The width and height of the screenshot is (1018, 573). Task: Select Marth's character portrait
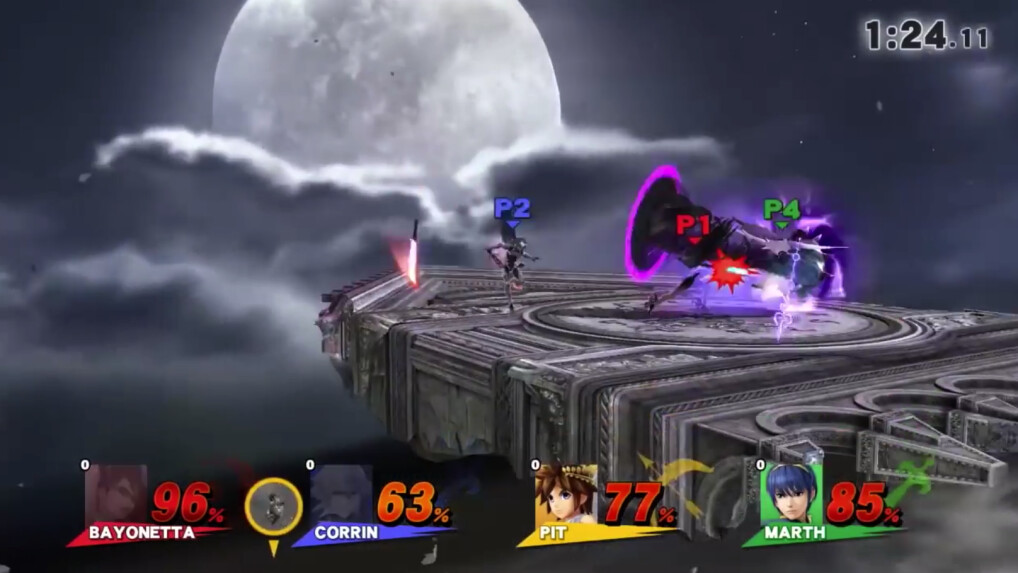tap(792, 494)
